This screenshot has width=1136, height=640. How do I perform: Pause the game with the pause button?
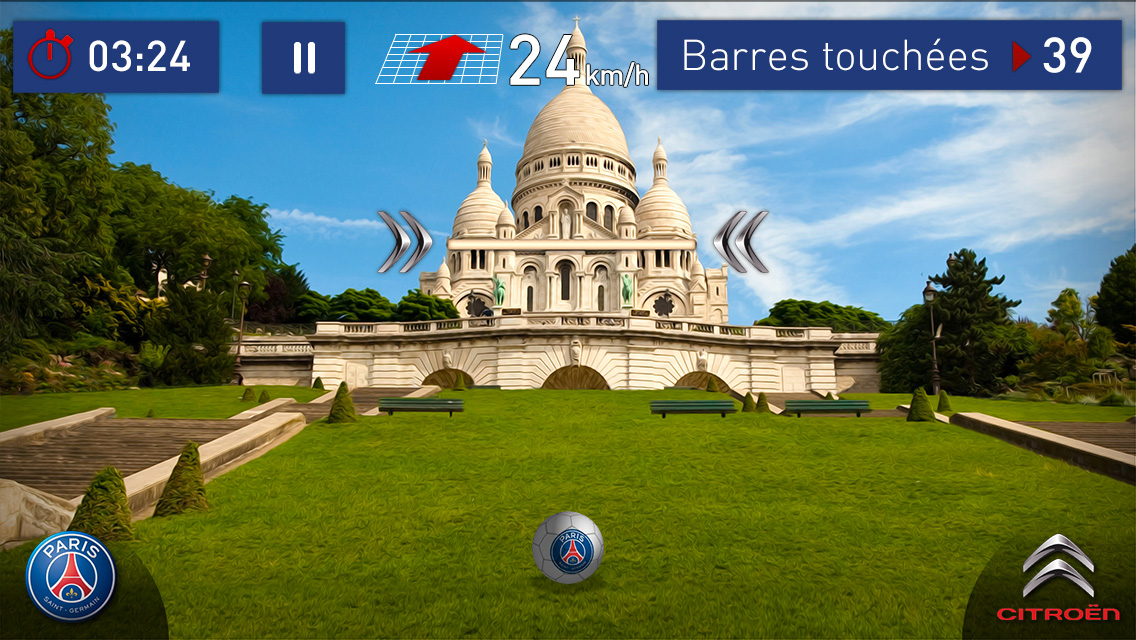303,58
